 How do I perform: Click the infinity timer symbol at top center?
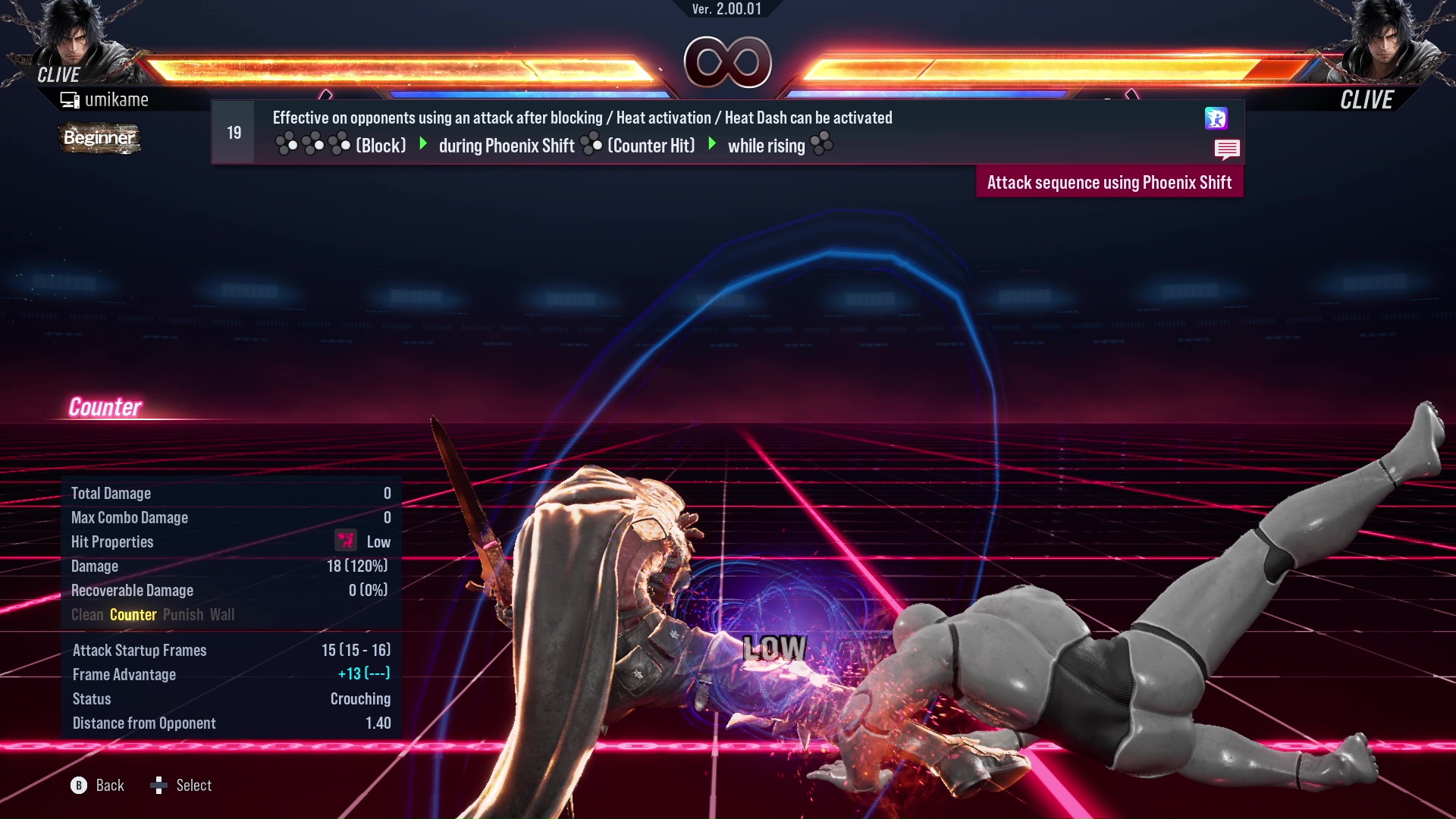pyautogui.click(x=728, y=62)
